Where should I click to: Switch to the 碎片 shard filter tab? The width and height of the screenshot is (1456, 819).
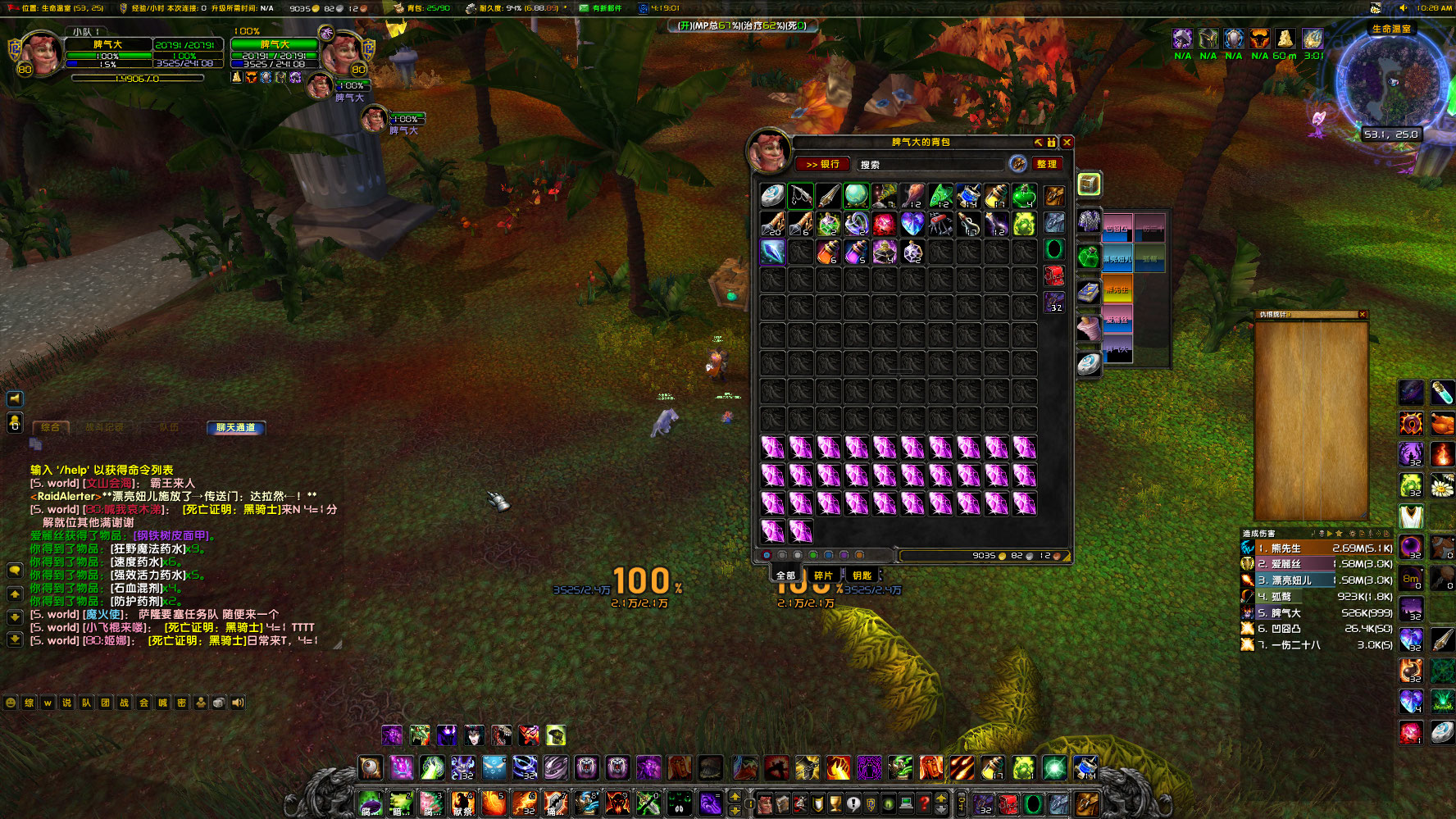click(823, 576)
